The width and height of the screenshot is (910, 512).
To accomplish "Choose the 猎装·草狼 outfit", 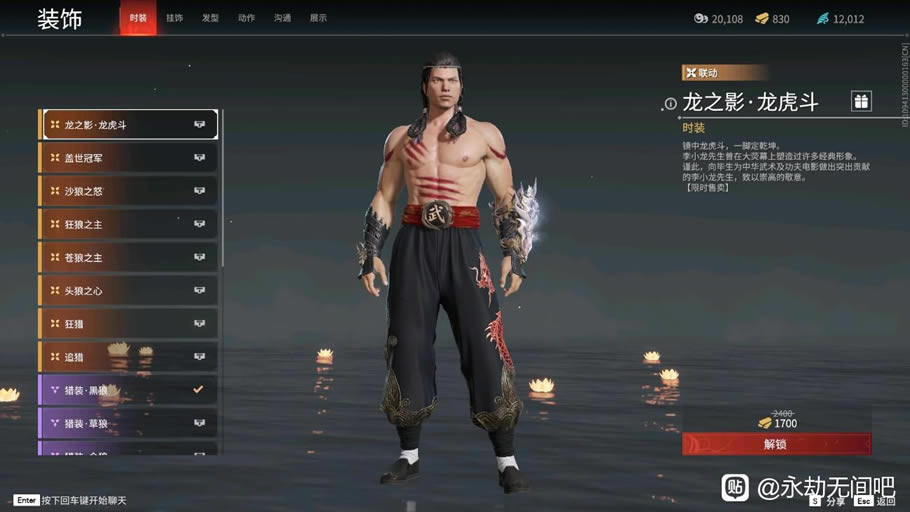I will tap(130, 422).
